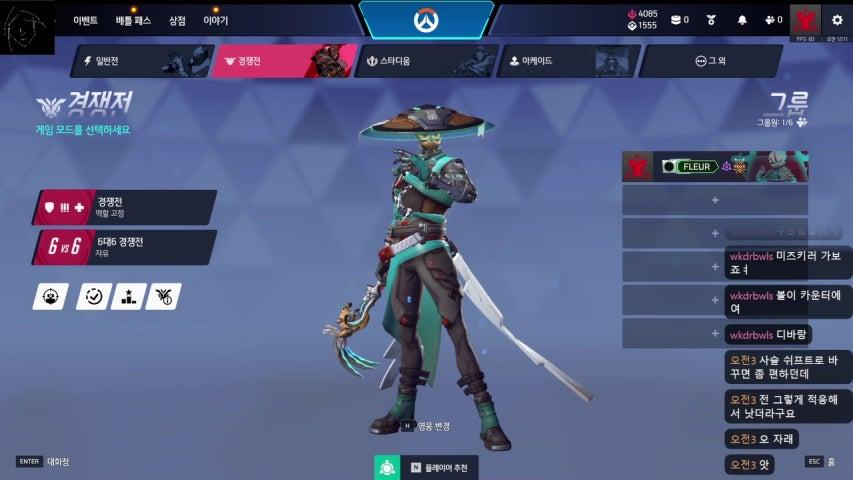Open the 이야기 (Story) menu
The height and width of the screenshot is (480, 853).
coord(215,20)
